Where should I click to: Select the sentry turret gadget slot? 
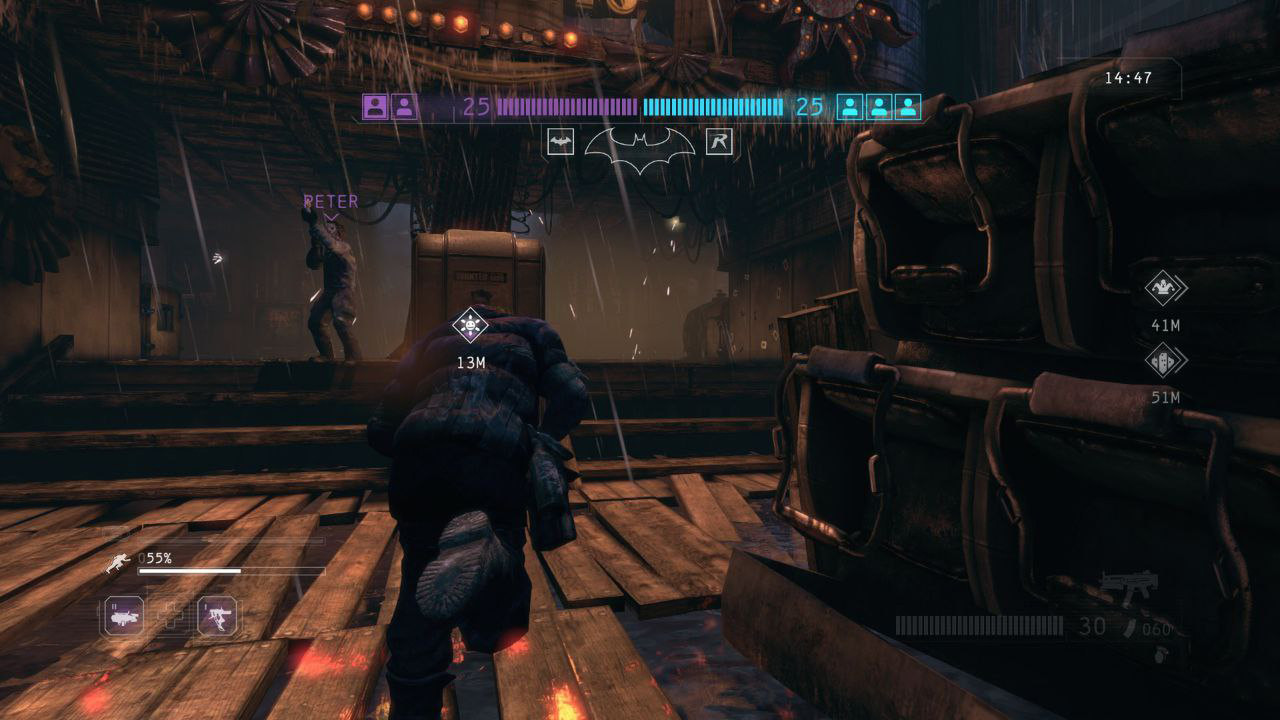tap(217, 616)
